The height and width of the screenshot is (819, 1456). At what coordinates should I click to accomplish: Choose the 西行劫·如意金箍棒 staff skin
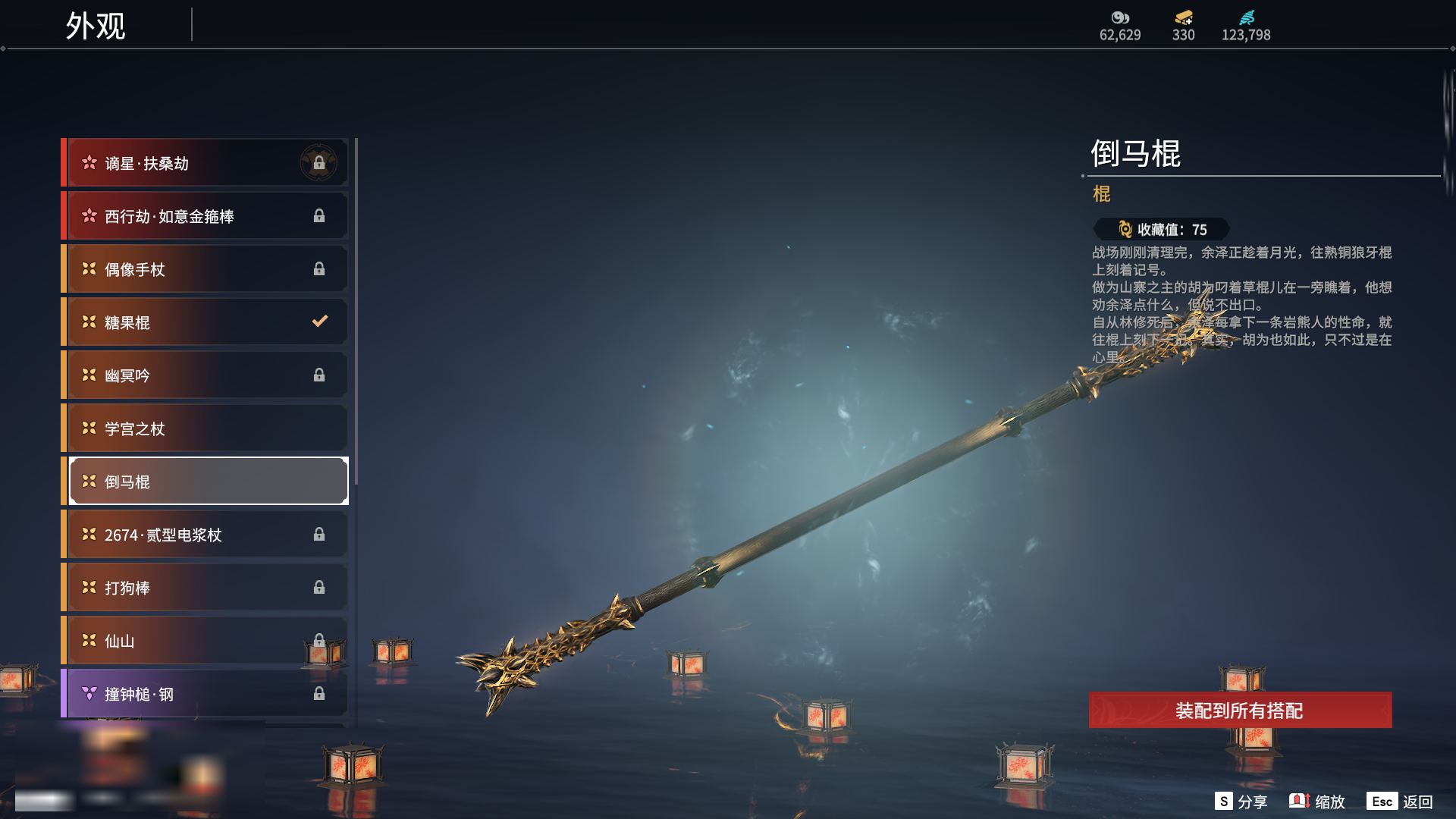click(206, 216)
